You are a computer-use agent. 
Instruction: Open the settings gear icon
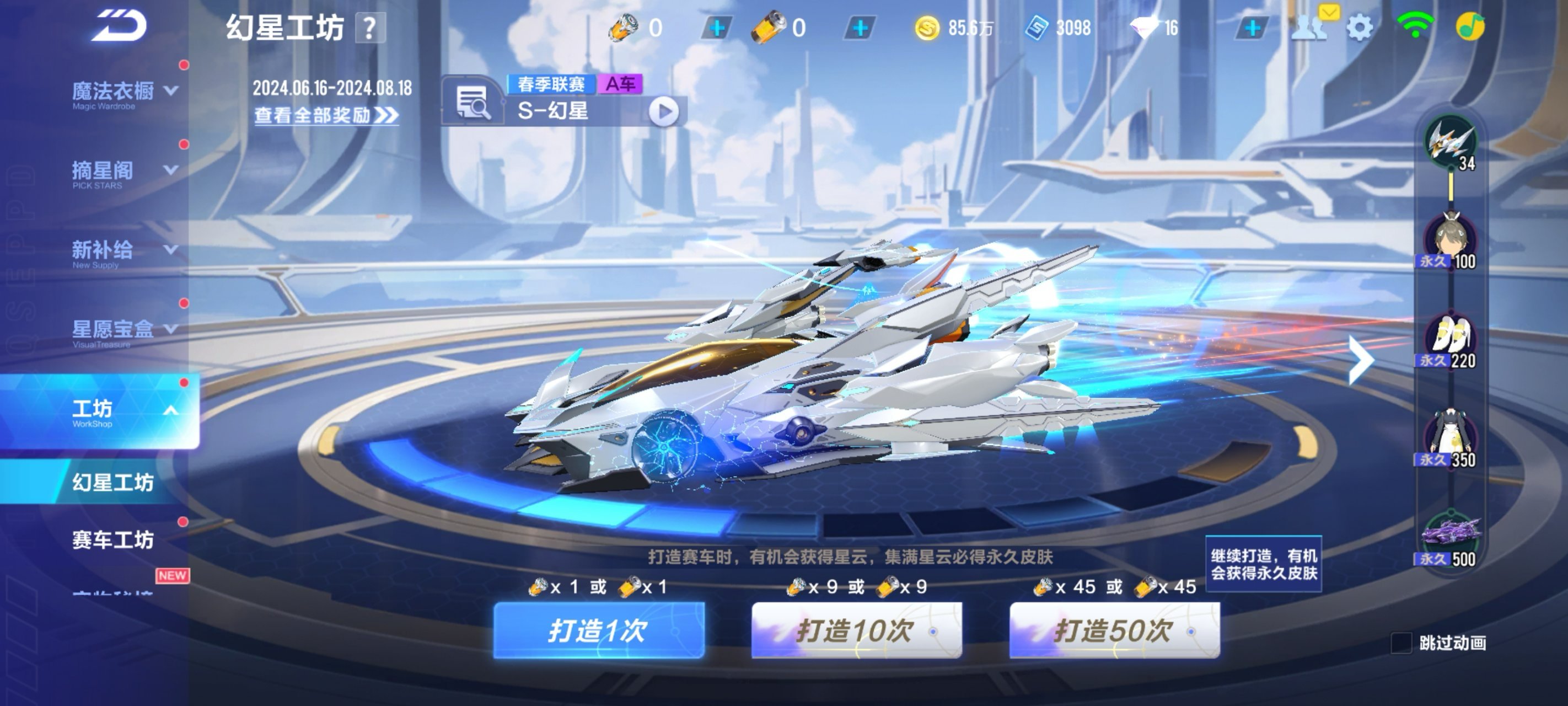[x=1359, y=28]
